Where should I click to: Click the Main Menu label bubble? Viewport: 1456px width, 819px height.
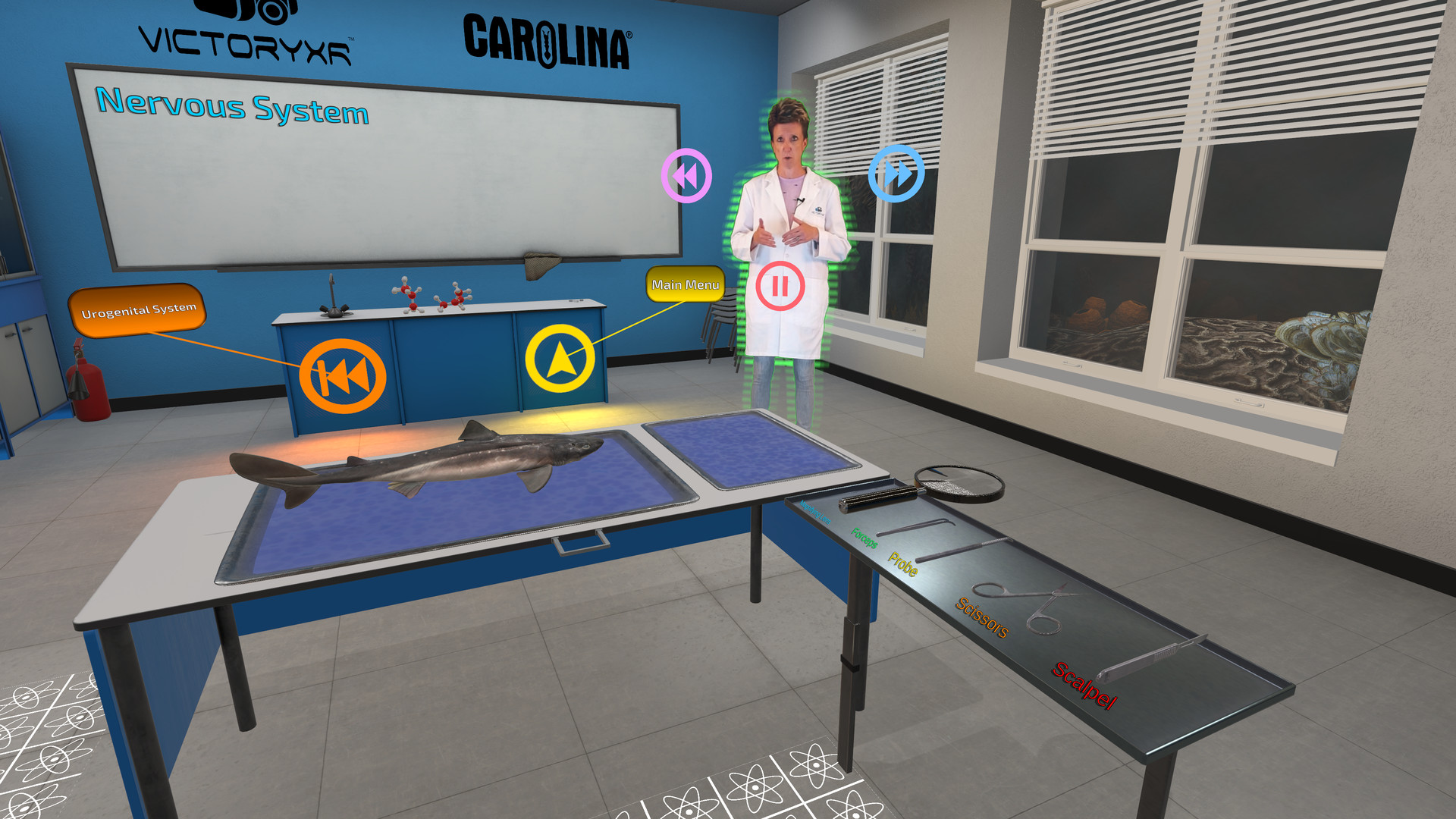point(685,286)
